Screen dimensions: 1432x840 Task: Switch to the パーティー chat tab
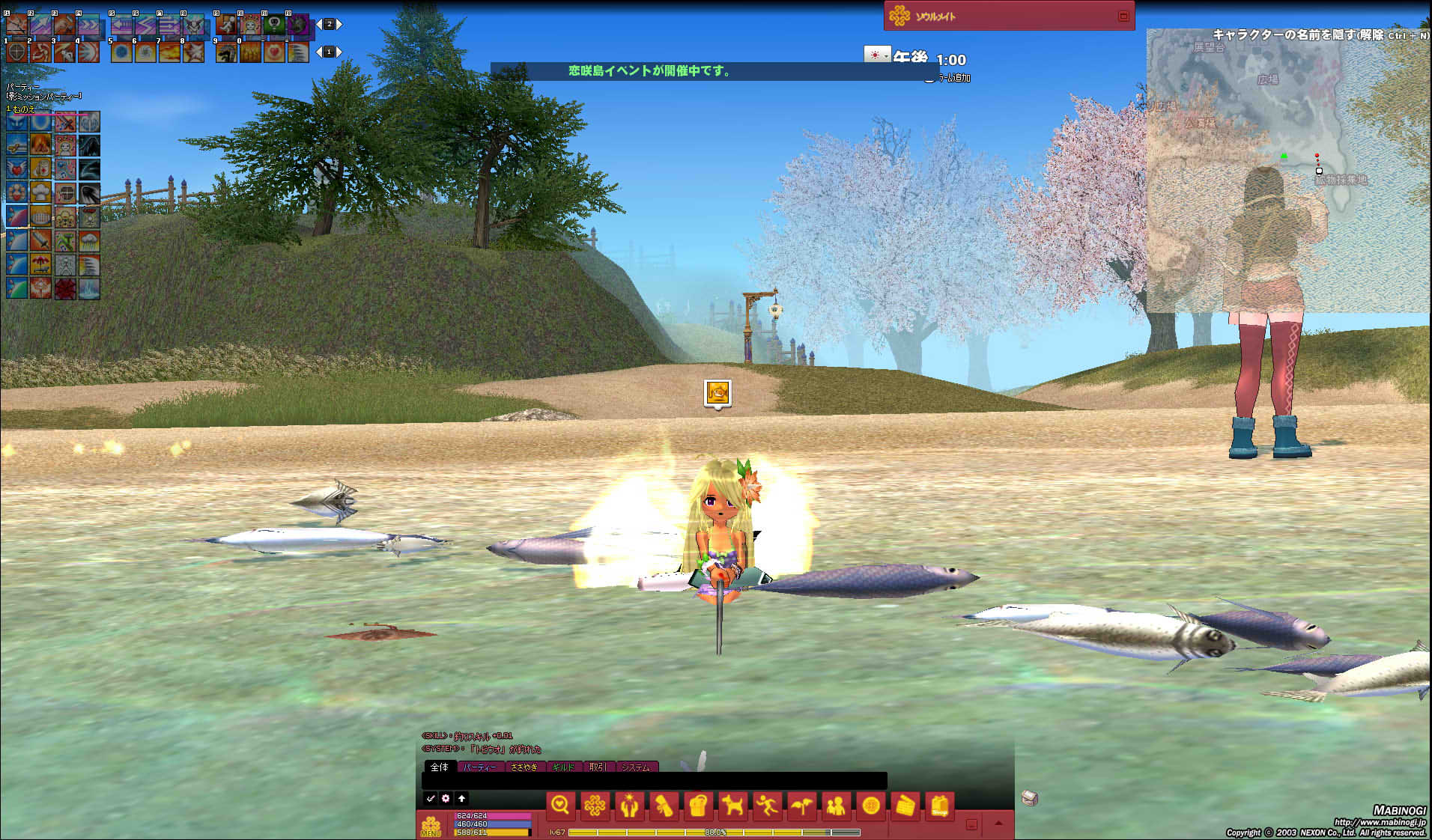click(x=479, y=767)
